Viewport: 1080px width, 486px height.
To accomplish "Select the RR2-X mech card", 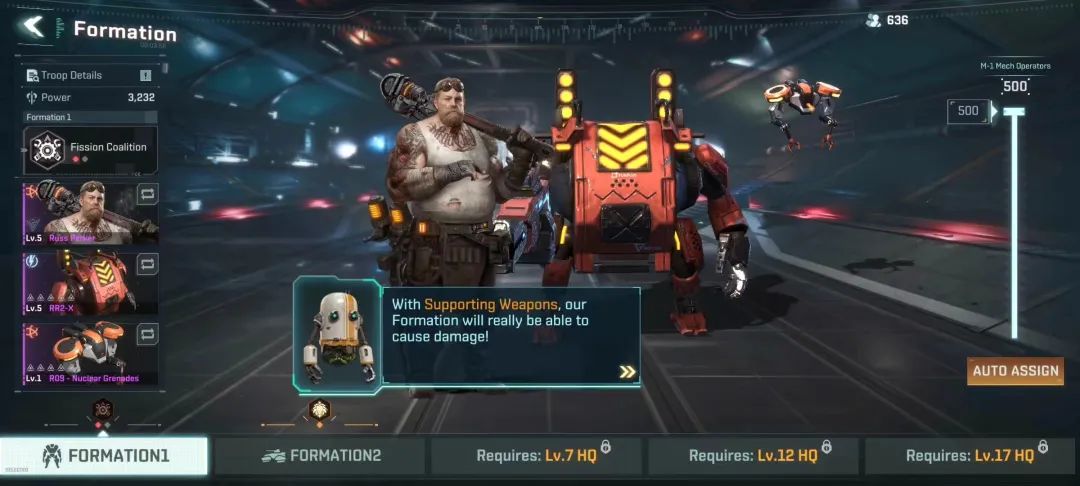I will click(78, 282).
